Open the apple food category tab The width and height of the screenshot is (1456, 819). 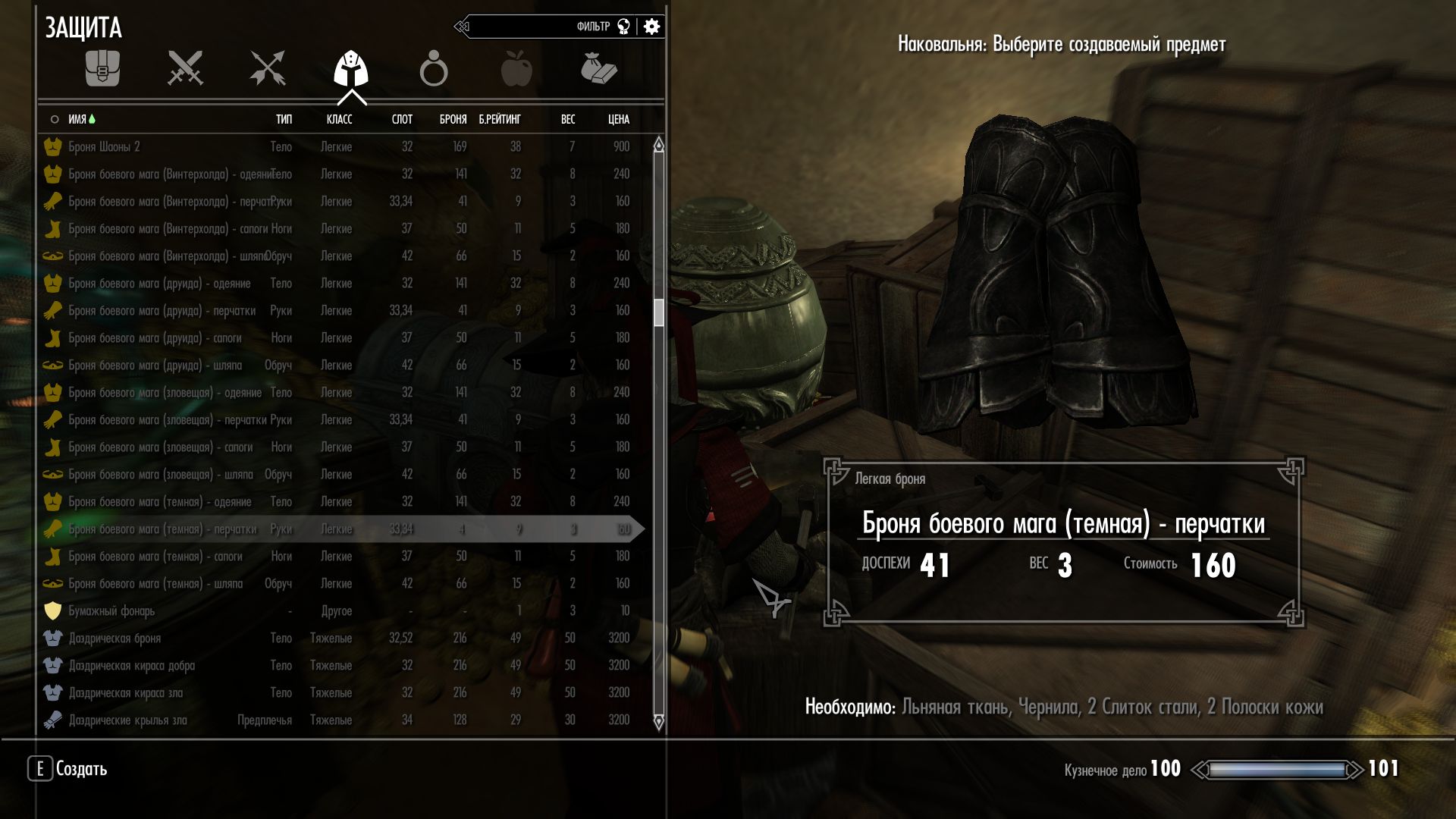click(516, 69)
